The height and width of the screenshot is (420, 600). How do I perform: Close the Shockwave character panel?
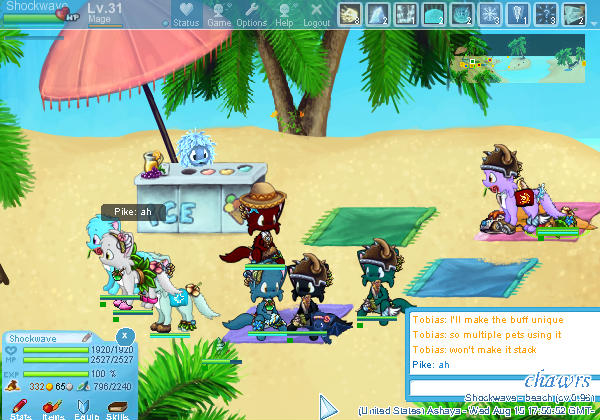124,336
